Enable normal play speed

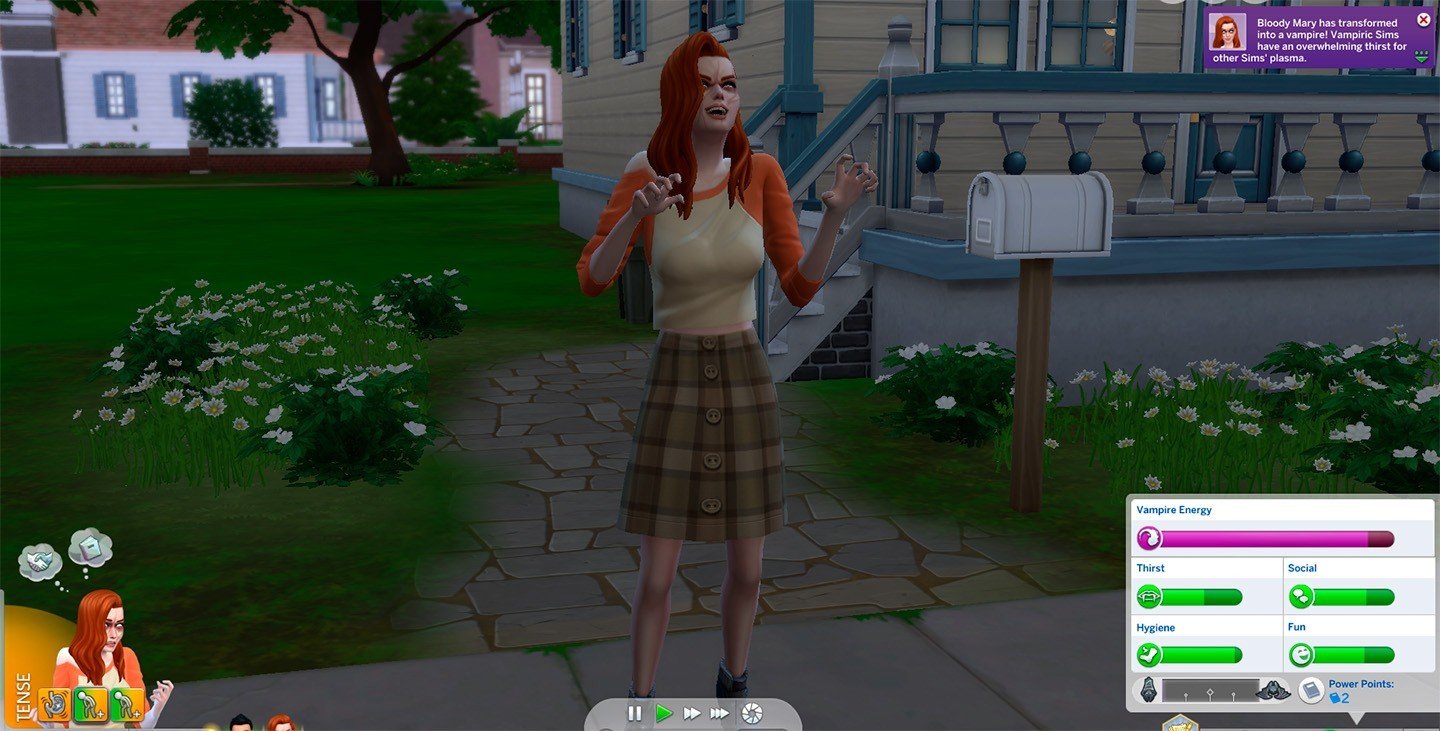click(665, 712)
